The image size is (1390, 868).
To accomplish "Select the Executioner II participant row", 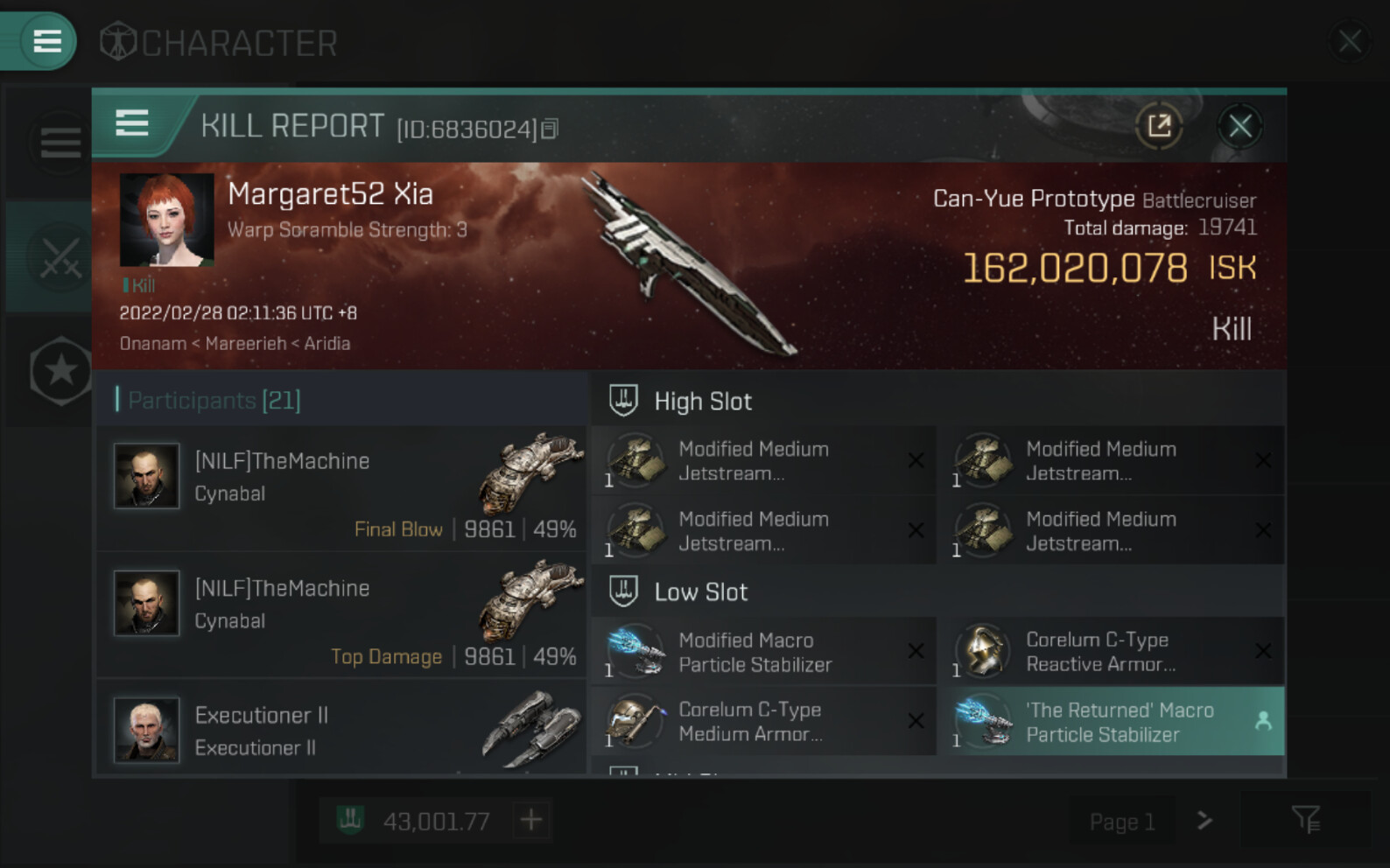I will point(341,730).
